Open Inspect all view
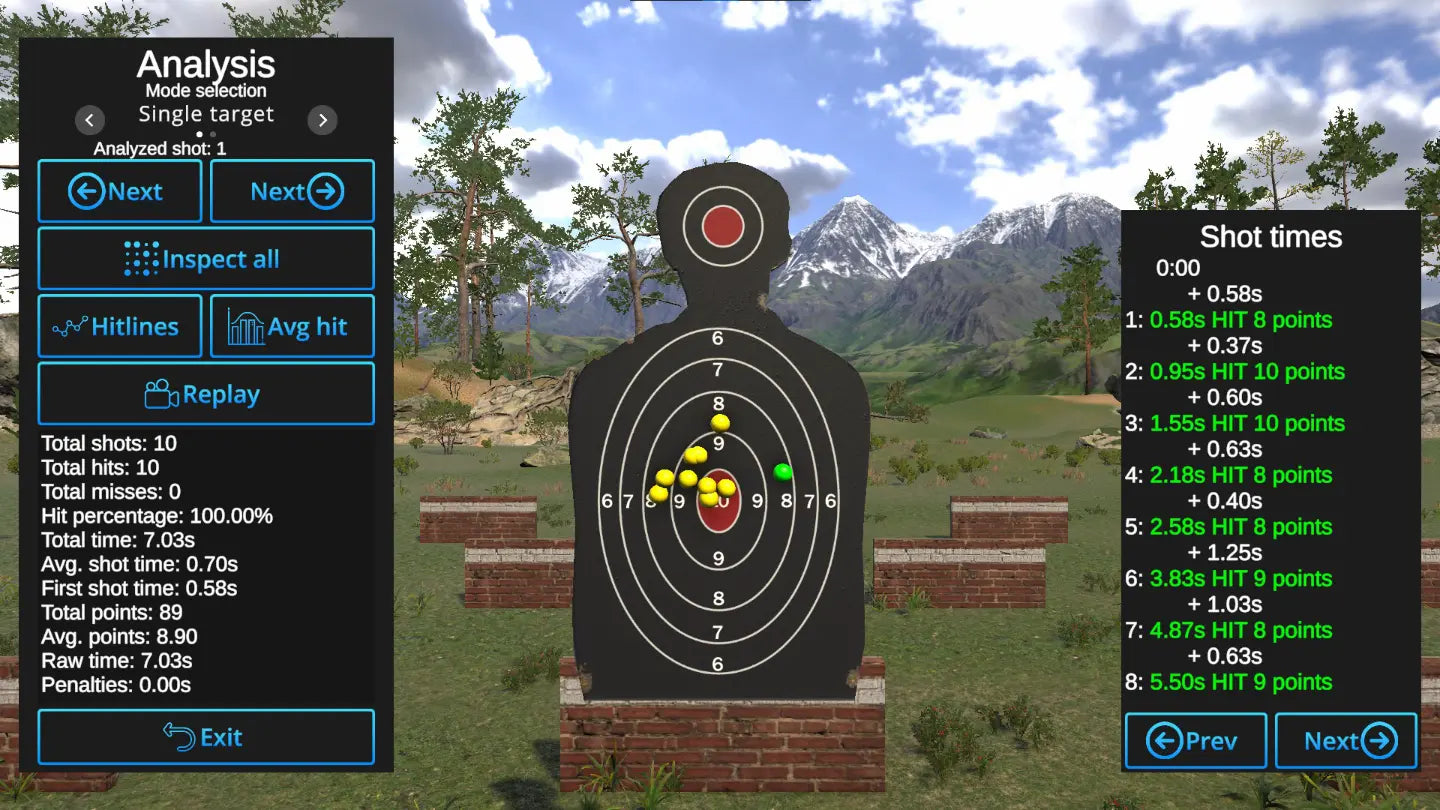Image resolution: width=1440 pixels, height=810 pixels. pos(206,259)
